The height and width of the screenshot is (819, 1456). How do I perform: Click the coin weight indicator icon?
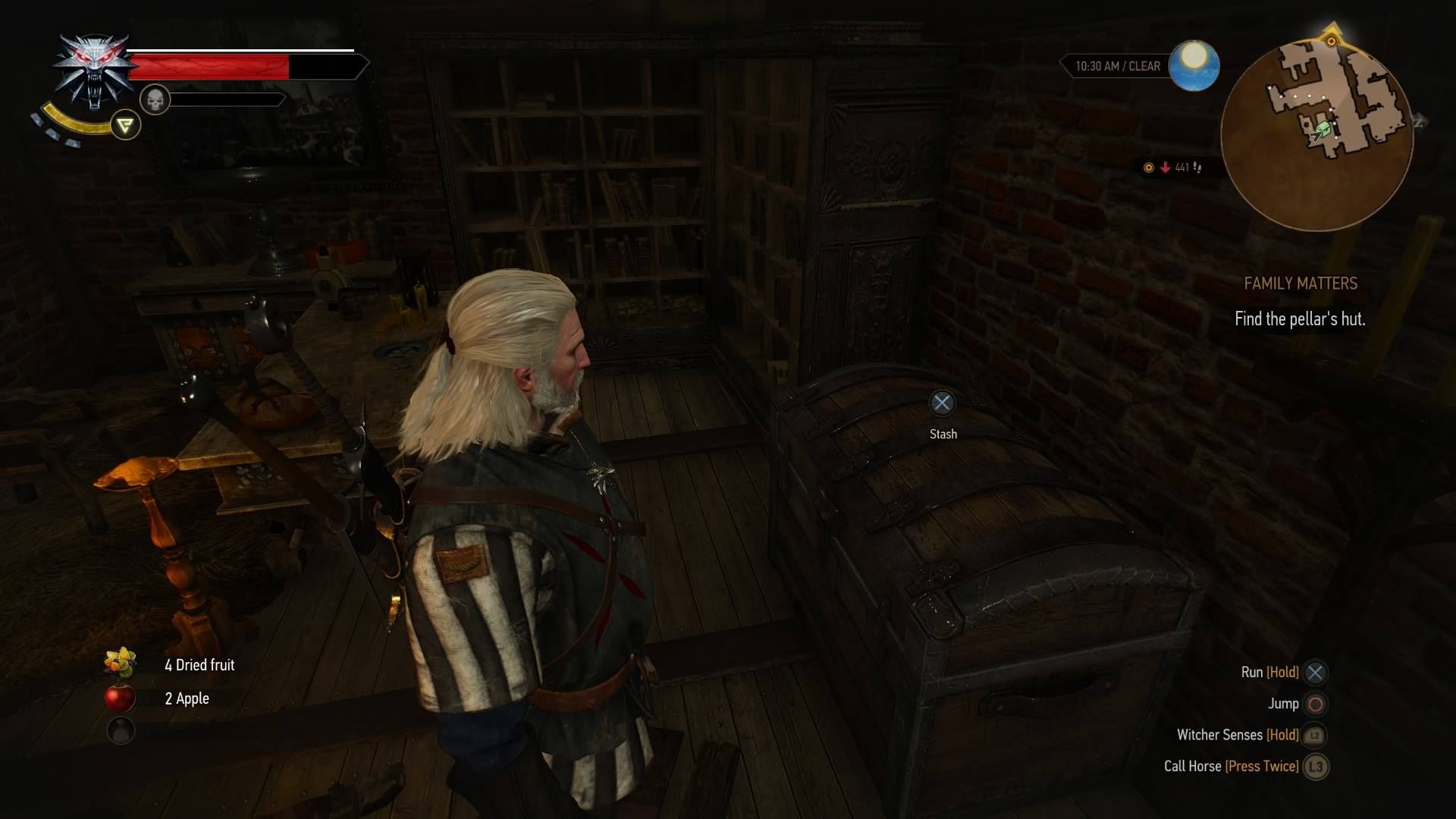click(x=1149, y=168)
